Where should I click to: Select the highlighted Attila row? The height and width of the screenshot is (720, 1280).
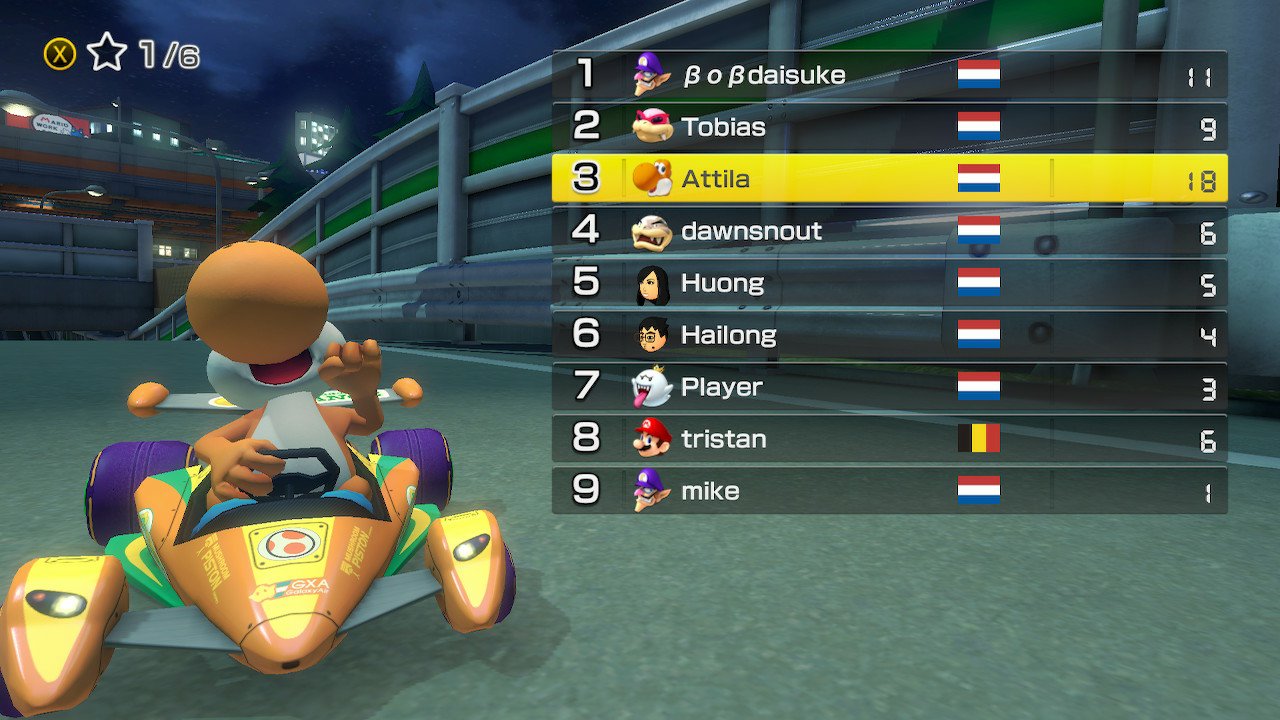tap(889, 179)
